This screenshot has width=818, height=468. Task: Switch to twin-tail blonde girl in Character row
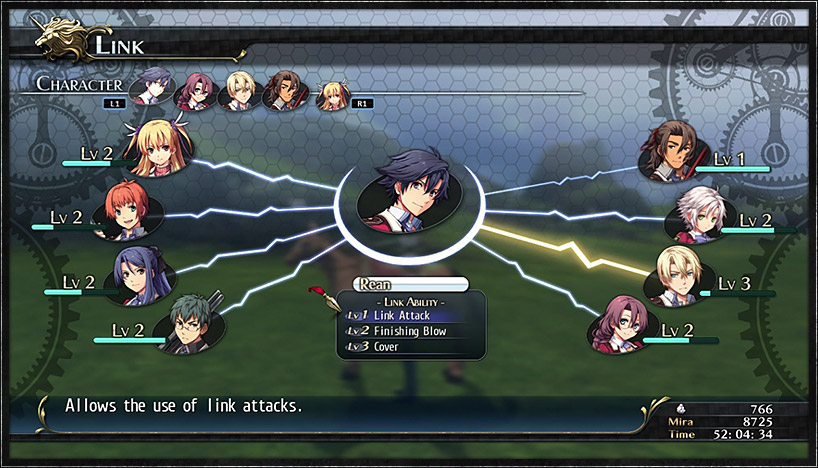(x=331, y=95)
